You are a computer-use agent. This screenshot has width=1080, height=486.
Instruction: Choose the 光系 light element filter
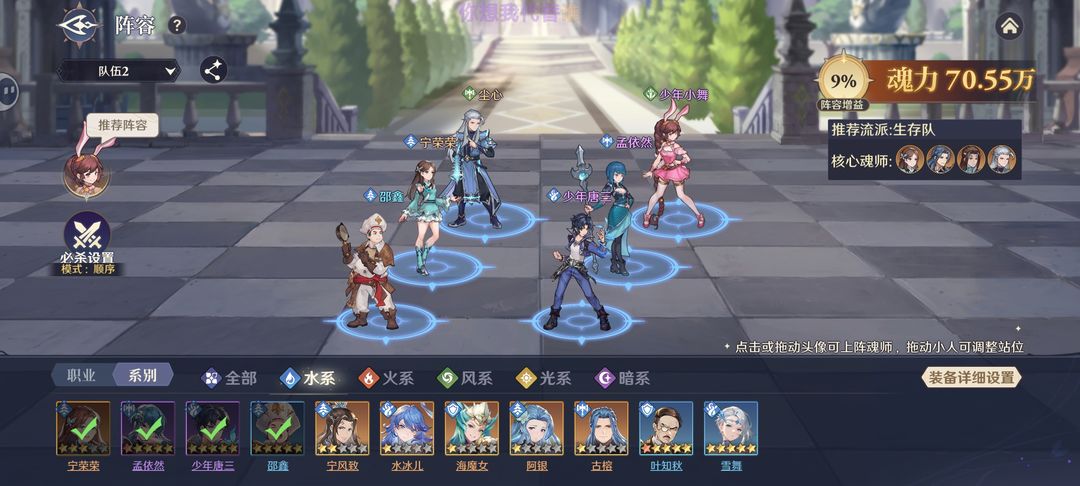(x=543, y=378)
